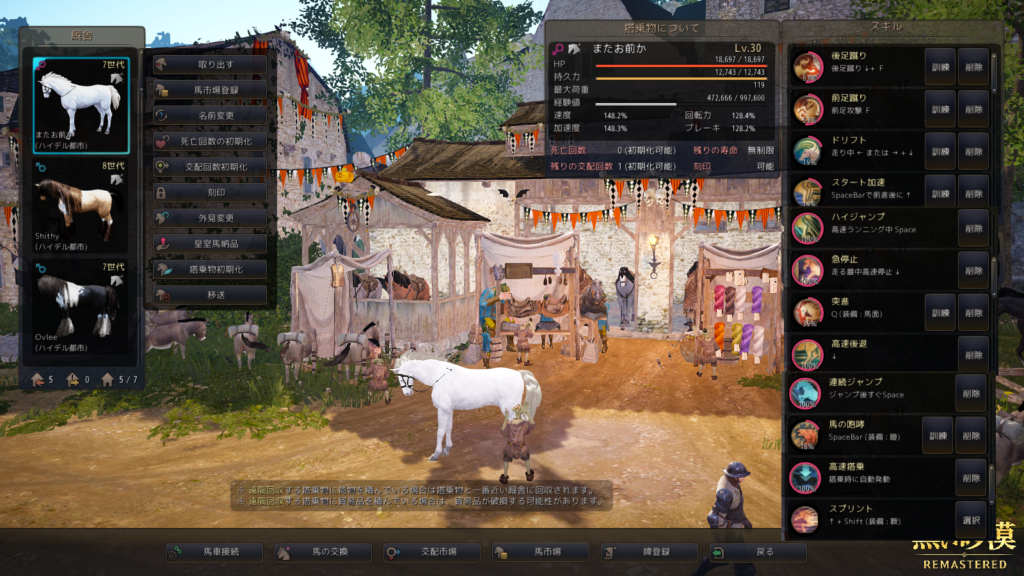Choose the black horse Ovlee

tap(82, 307)
